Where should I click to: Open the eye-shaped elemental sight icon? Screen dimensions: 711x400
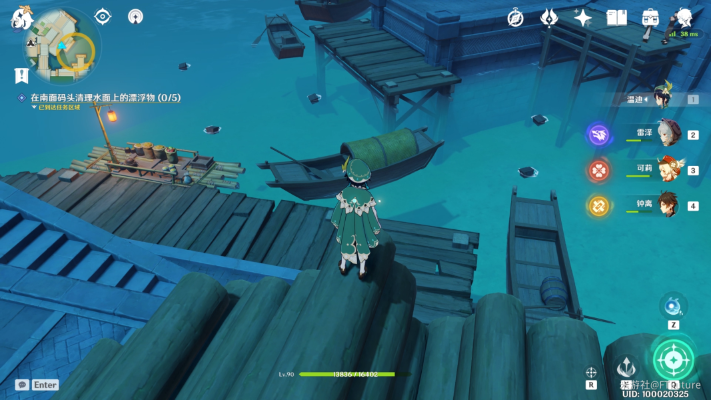[102, 16]
